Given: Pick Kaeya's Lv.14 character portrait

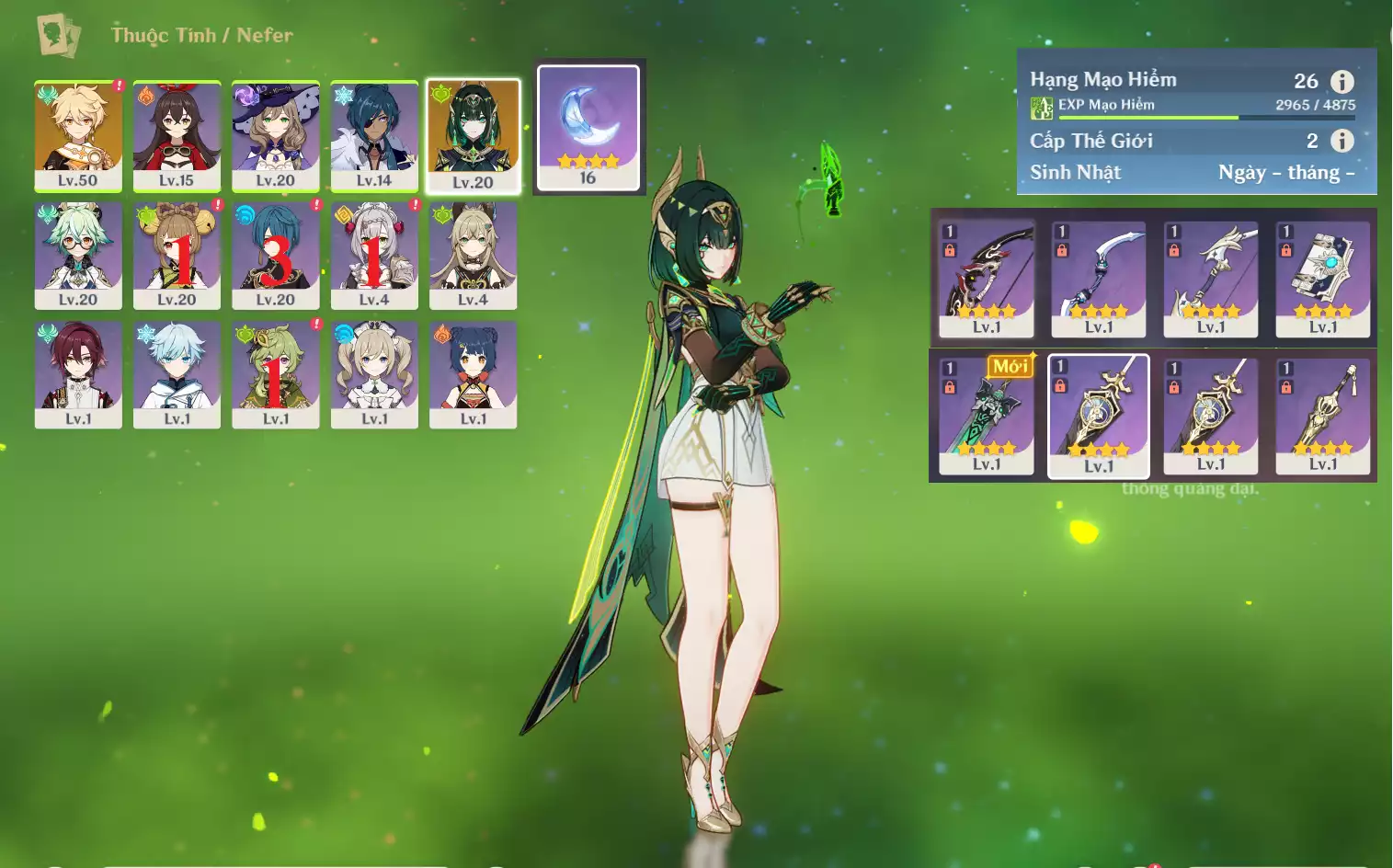Looking at the screenshot, I should pos(374,136).
